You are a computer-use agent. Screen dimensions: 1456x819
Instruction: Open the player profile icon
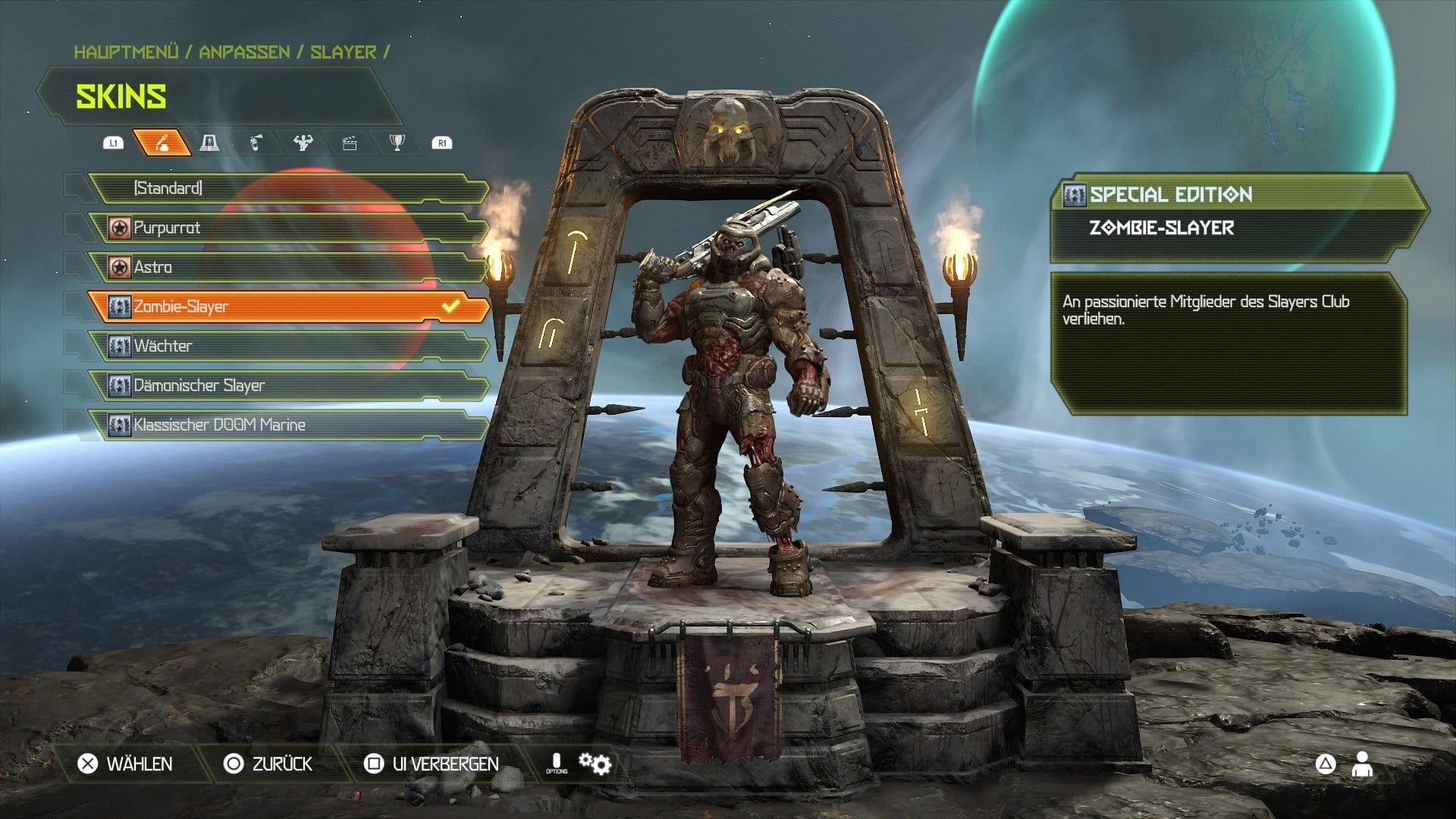1362,764
